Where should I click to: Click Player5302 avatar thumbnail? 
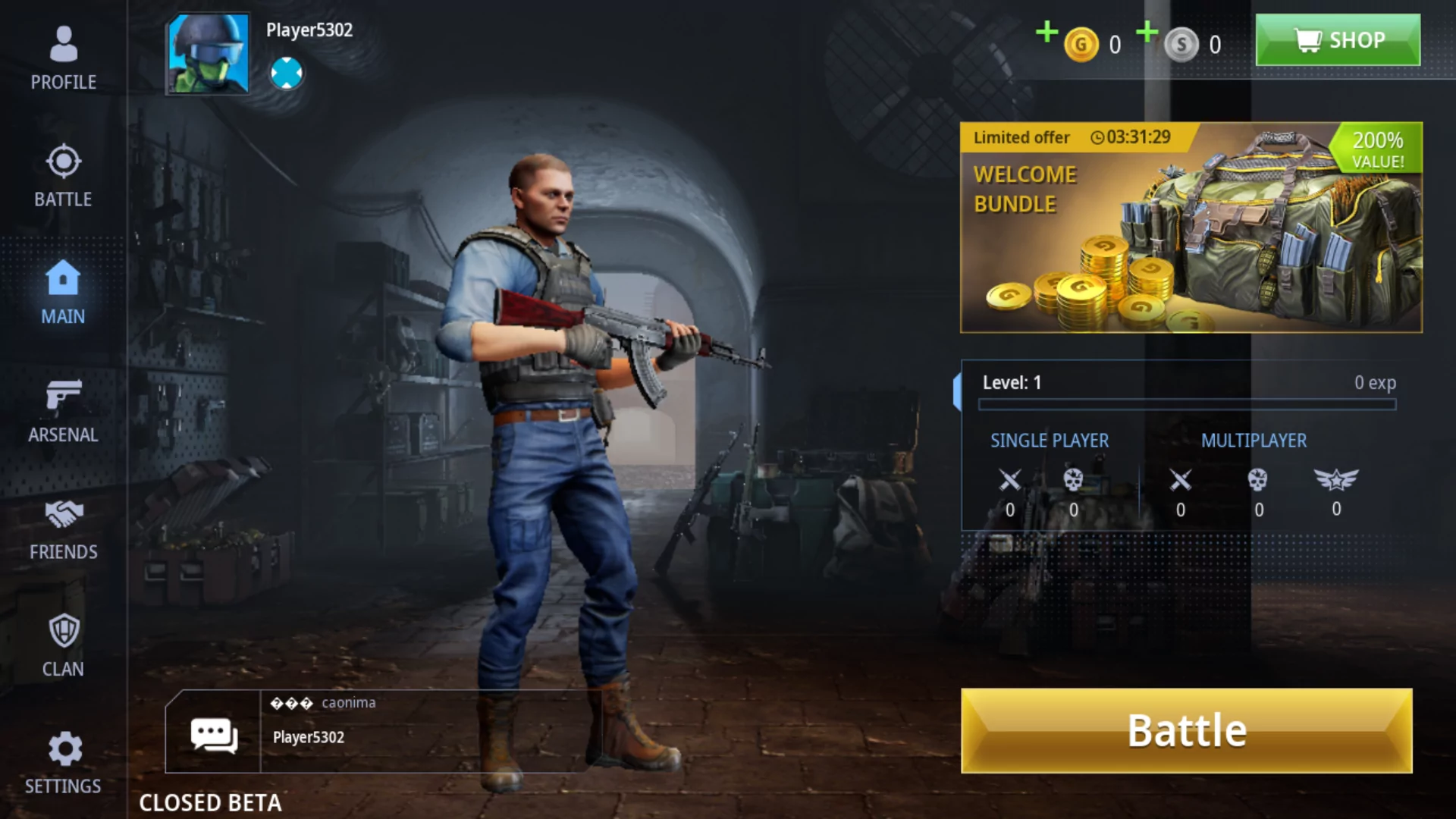coord(207,54)
